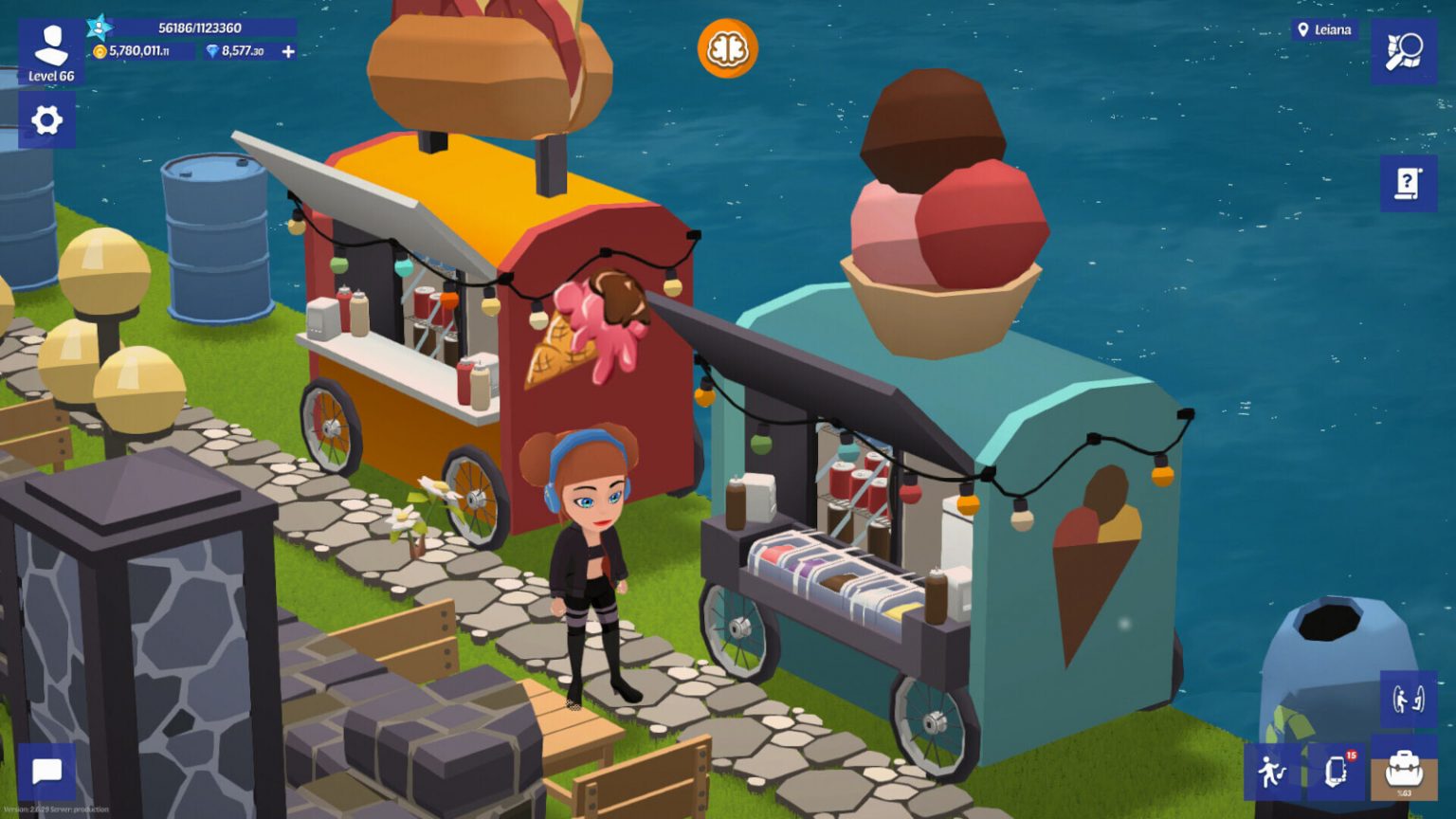Image resolution: width=1456 pixels, height=819 pixels.
Task: Add more diamonds with the plus button
Action: click(288, 51)
